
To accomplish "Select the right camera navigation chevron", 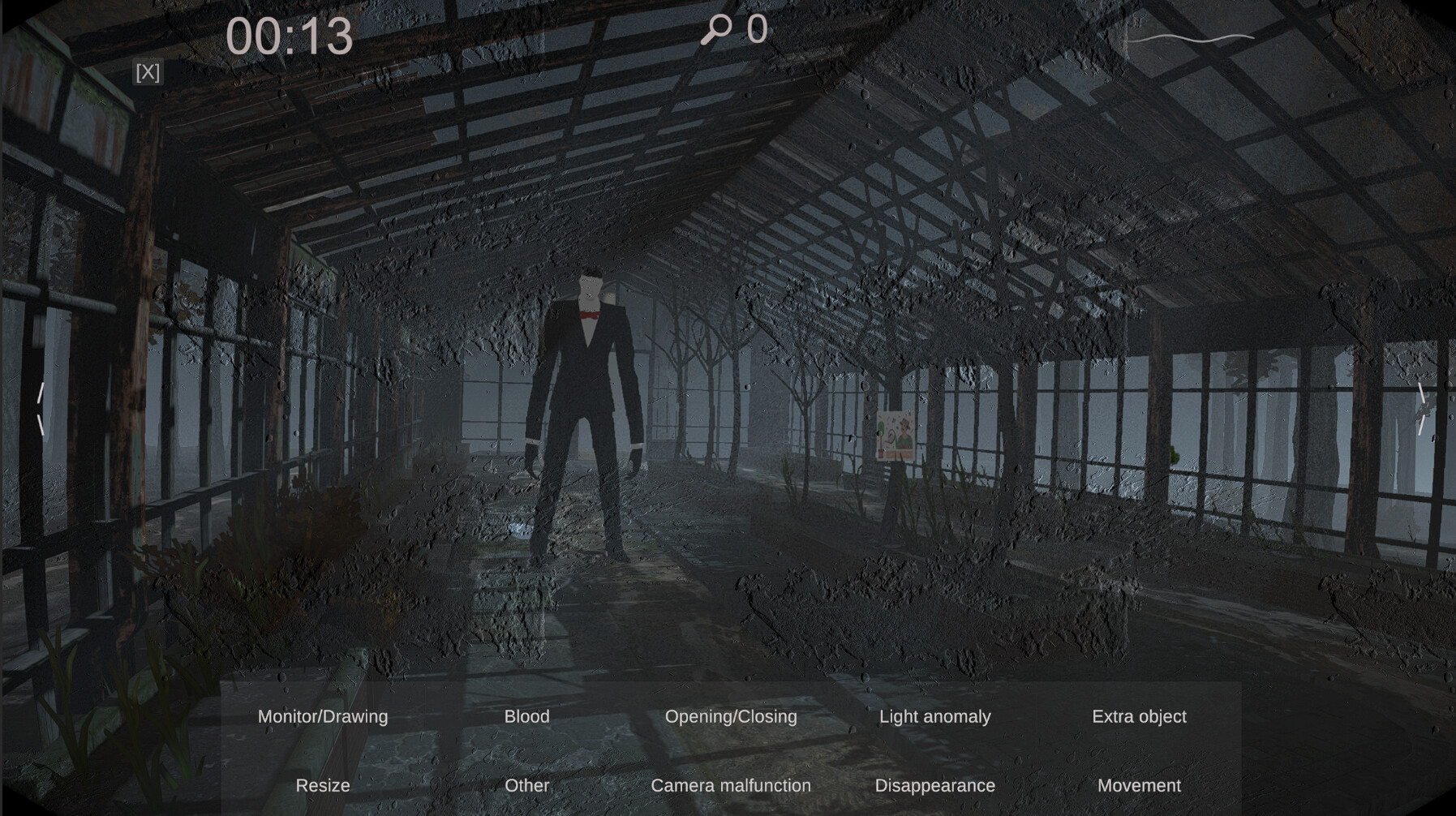I will (1423, 408).
